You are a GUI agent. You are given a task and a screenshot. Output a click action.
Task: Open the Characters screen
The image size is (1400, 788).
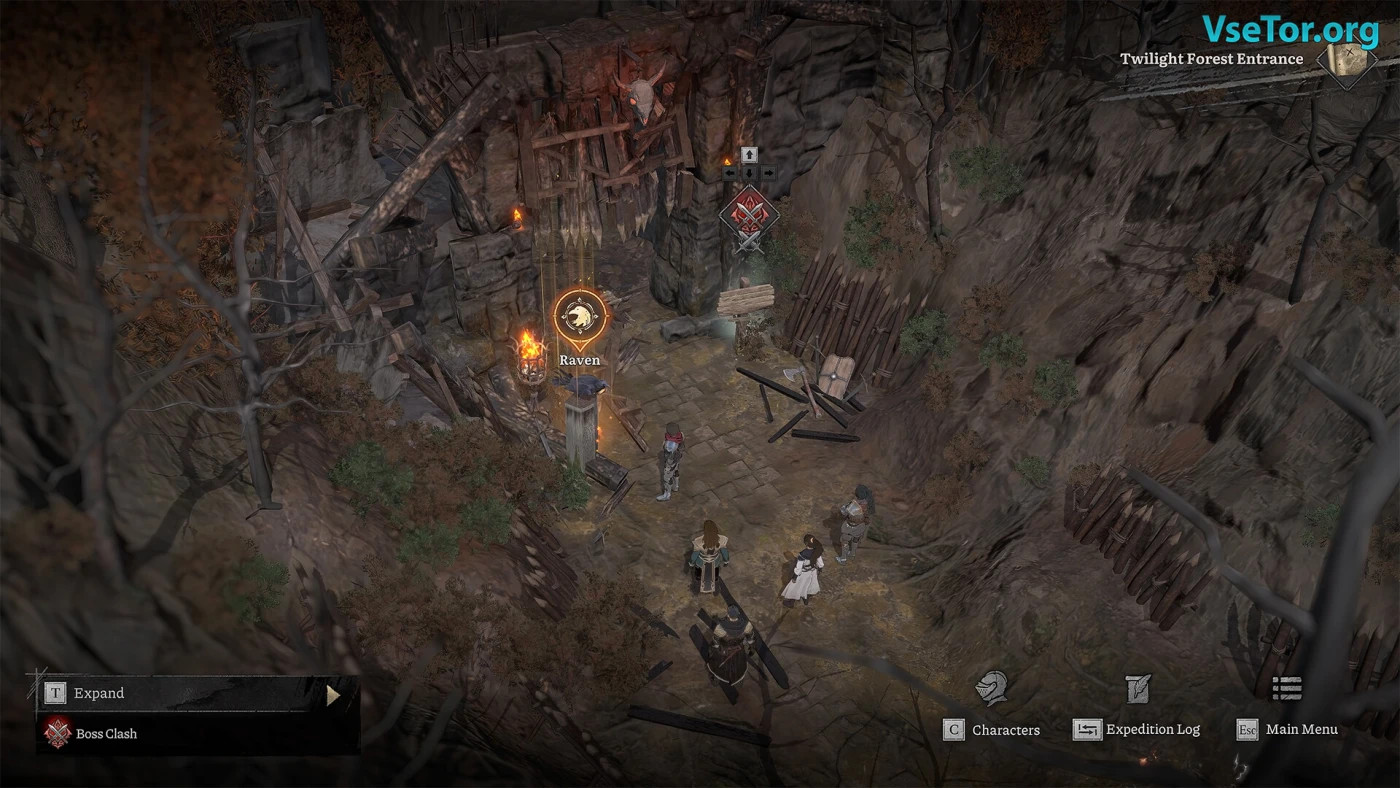992,729
